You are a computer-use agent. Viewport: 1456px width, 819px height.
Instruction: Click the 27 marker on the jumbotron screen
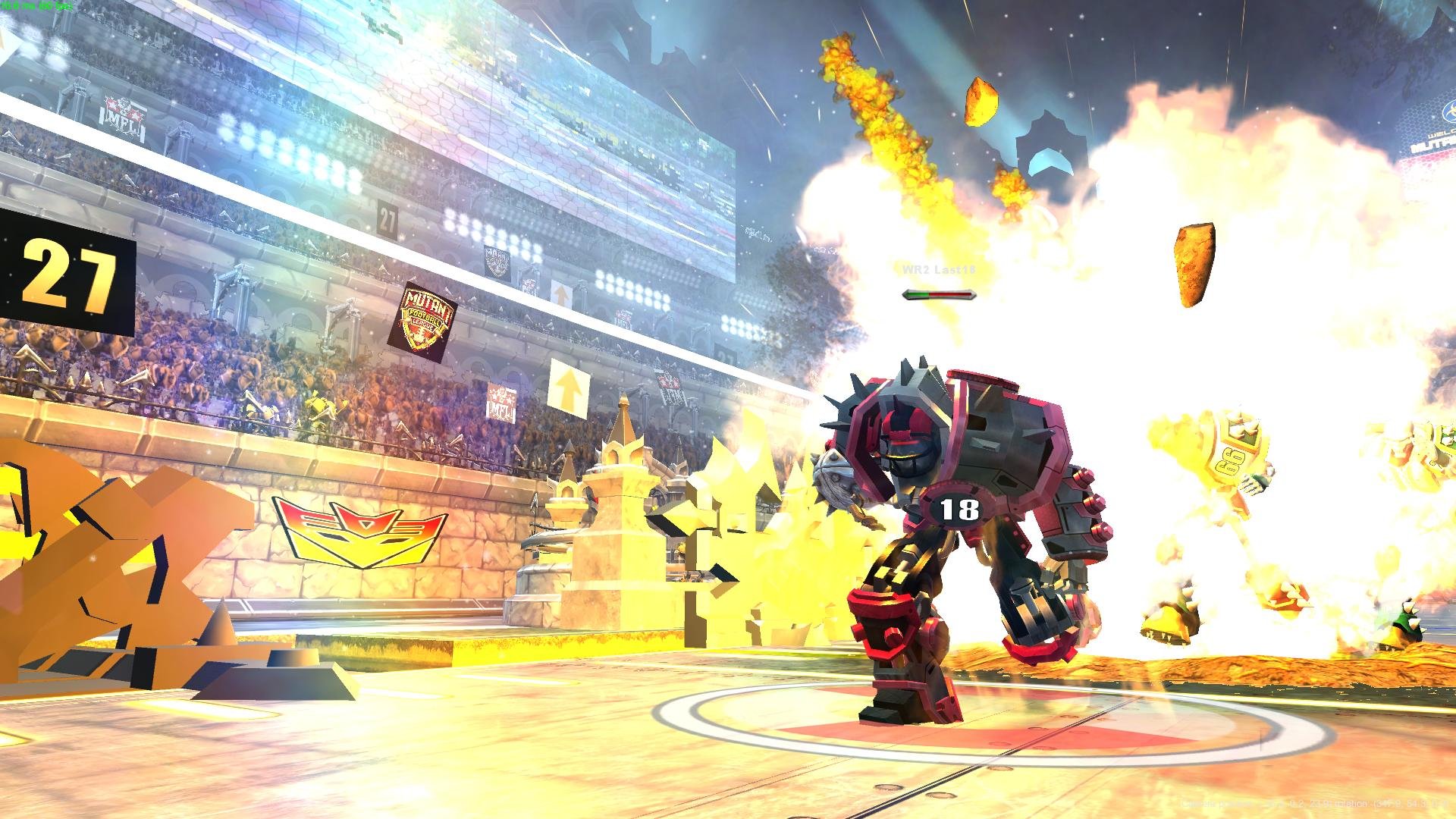pyautogui.click(x=388, y=221)
